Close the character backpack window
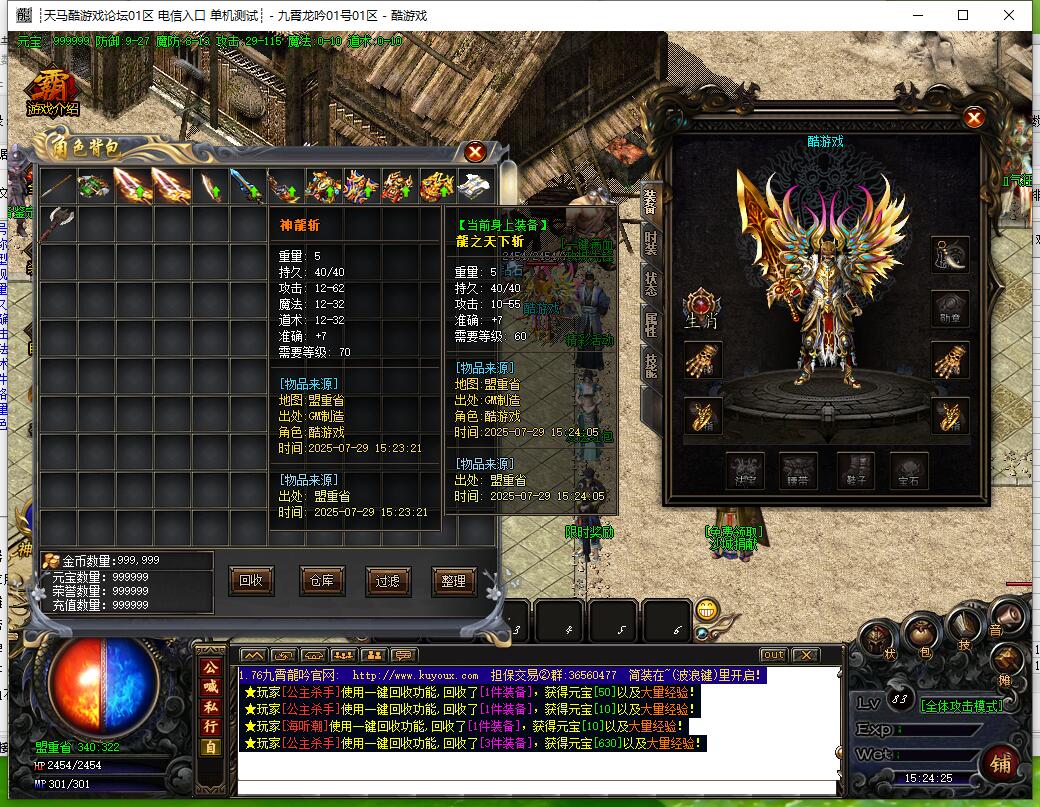The image size is (1040, 807). tap(476, 151)
